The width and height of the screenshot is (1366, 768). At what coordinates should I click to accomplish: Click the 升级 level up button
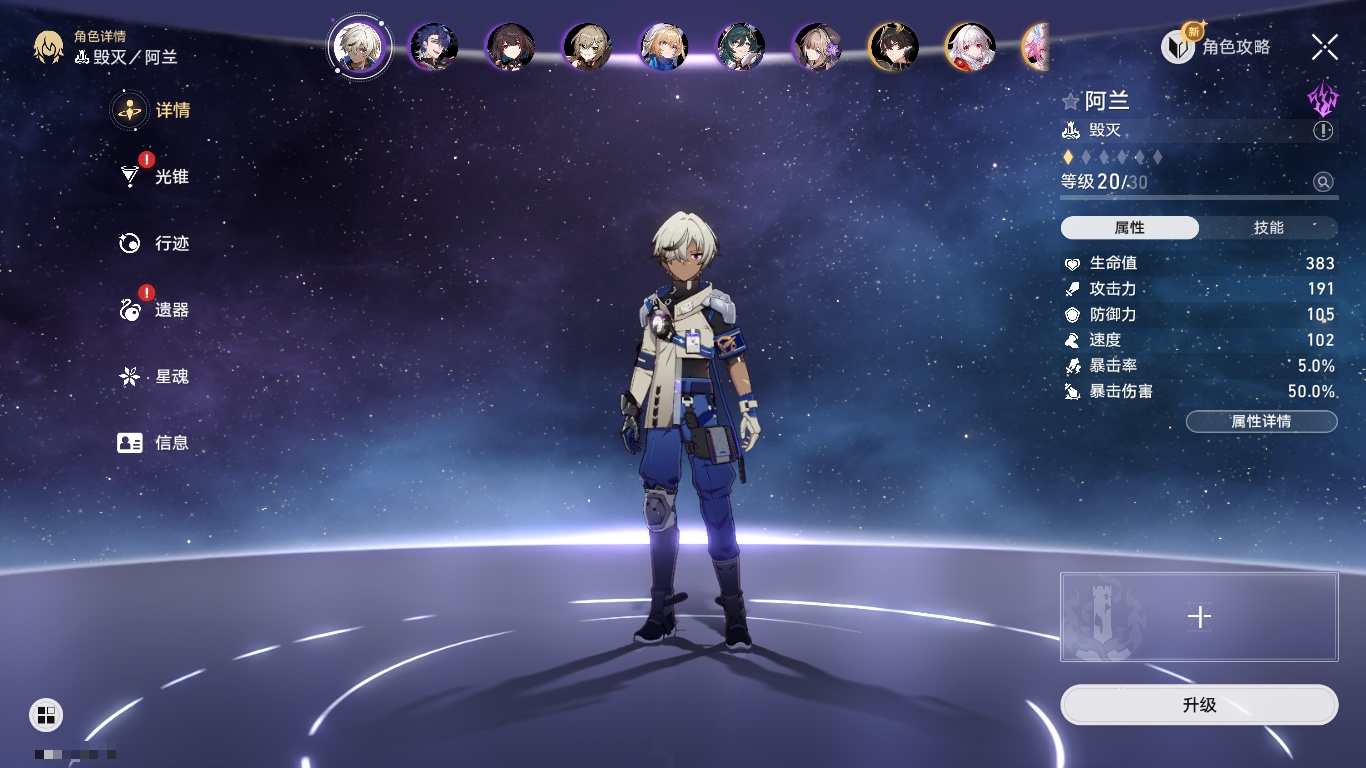pyautogui.click(x=1199, y=705)
